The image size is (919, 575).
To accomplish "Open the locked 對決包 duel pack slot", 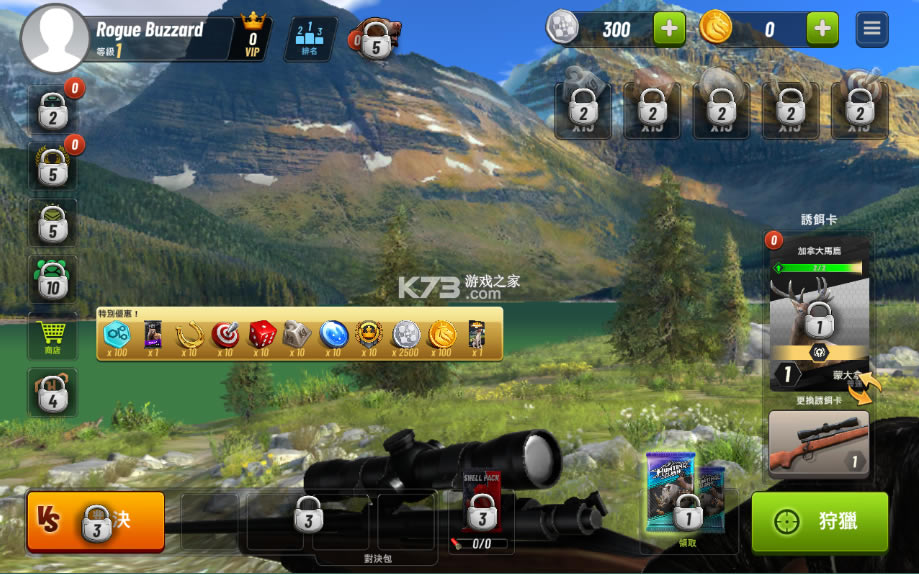I will point(308,520).
